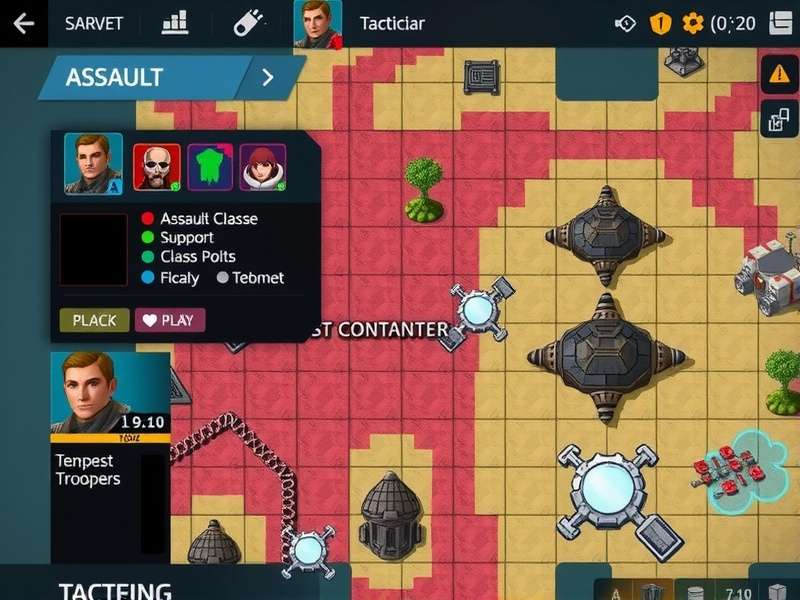Choose the bald bearded character with sunglasses
Image resolution: width=800 pixels, height=600 pixels.
(156, 167)
